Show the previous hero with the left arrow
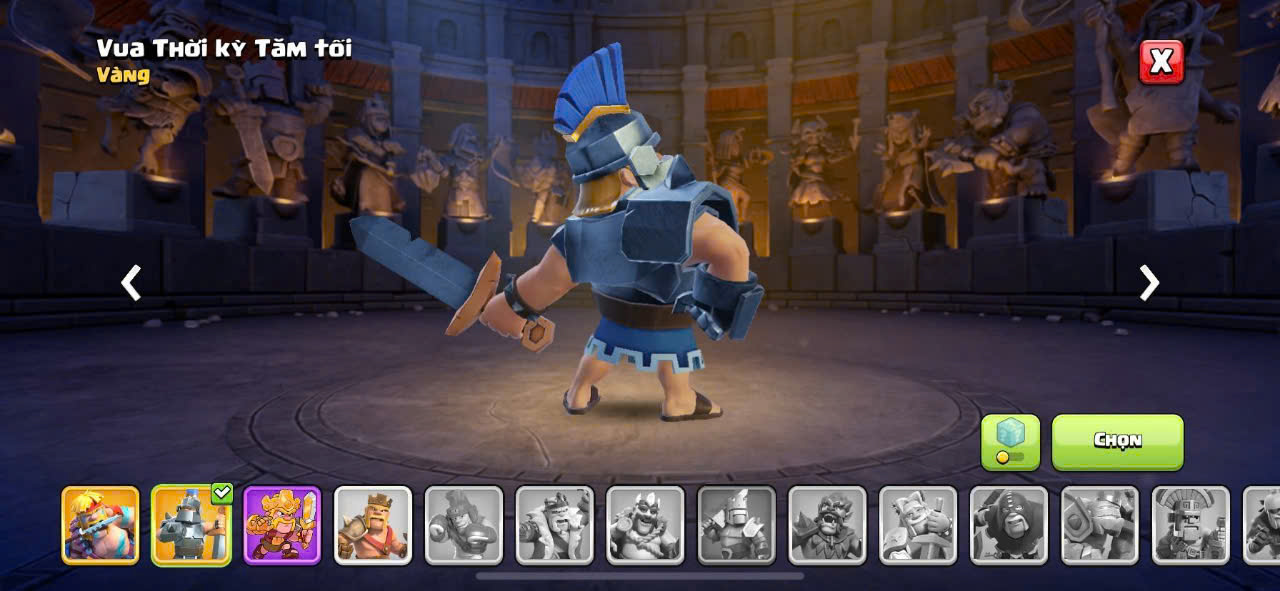Viewport: 1280px width, 591px height. click(131, 283)
